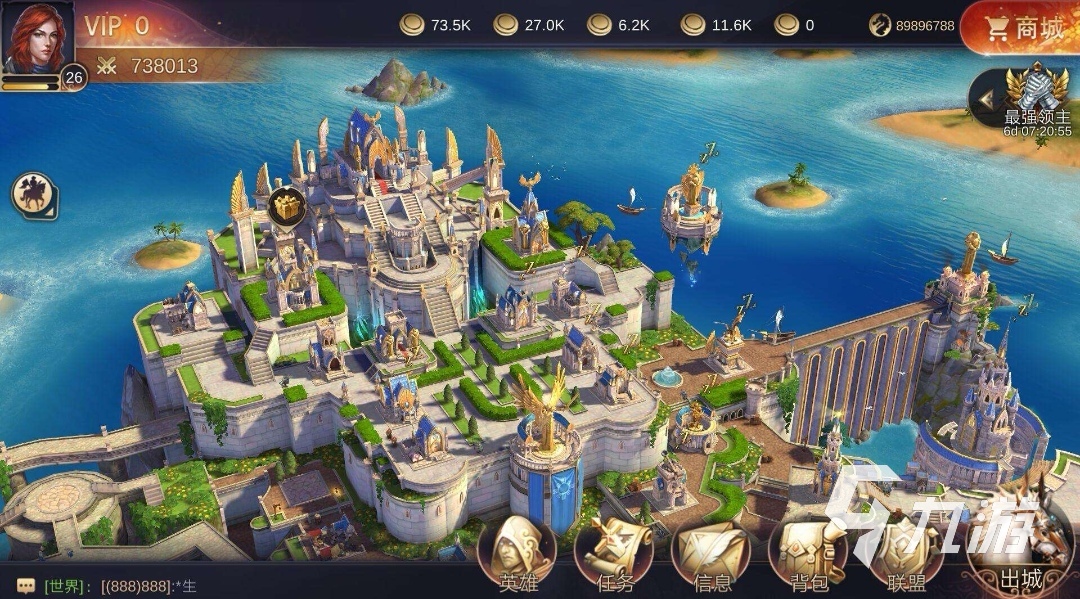The image size is (1080, 599).
Task: Collapse the event panel arrow
Action: click(x=986, y=99)
